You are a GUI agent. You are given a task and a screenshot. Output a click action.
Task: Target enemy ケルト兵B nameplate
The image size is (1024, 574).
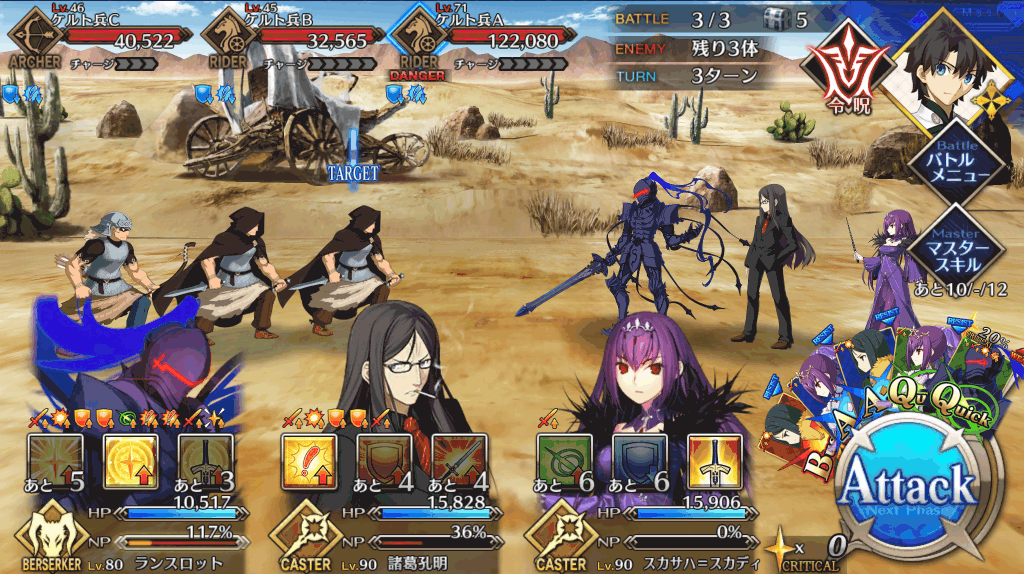286,41
